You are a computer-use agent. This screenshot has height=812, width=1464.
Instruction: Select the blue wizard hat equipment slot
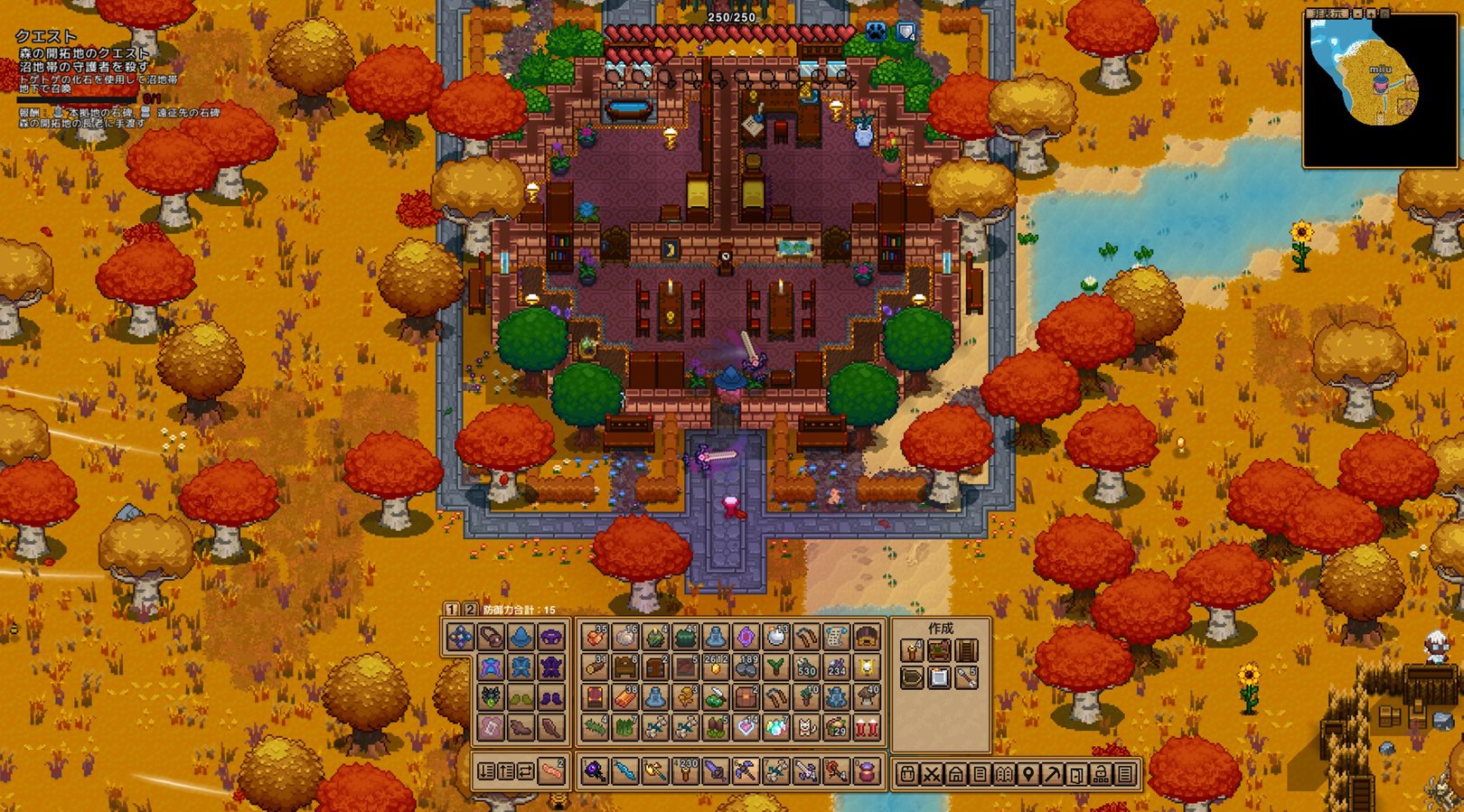coord(521,638)
